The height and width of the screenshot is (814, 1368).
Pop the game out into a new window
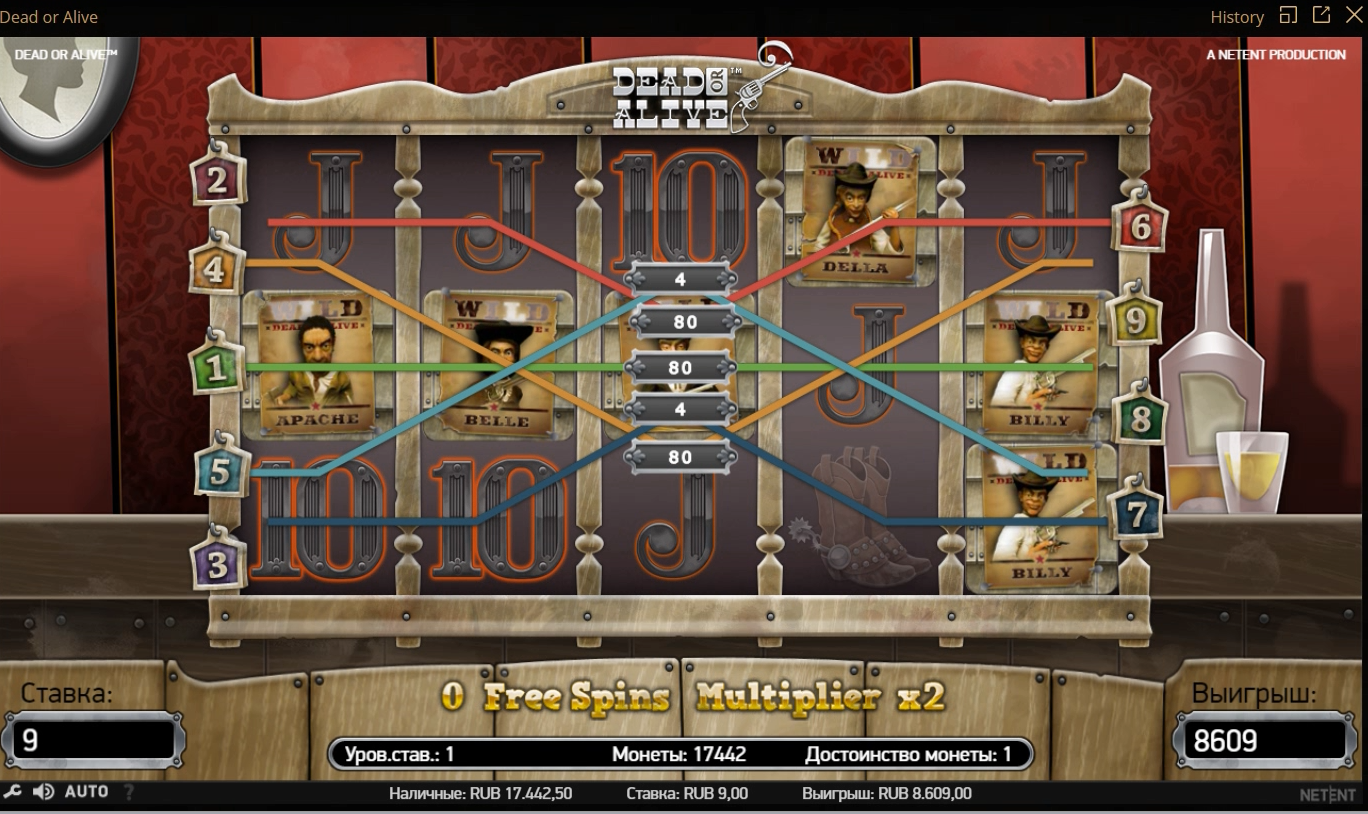point(1321,15)
